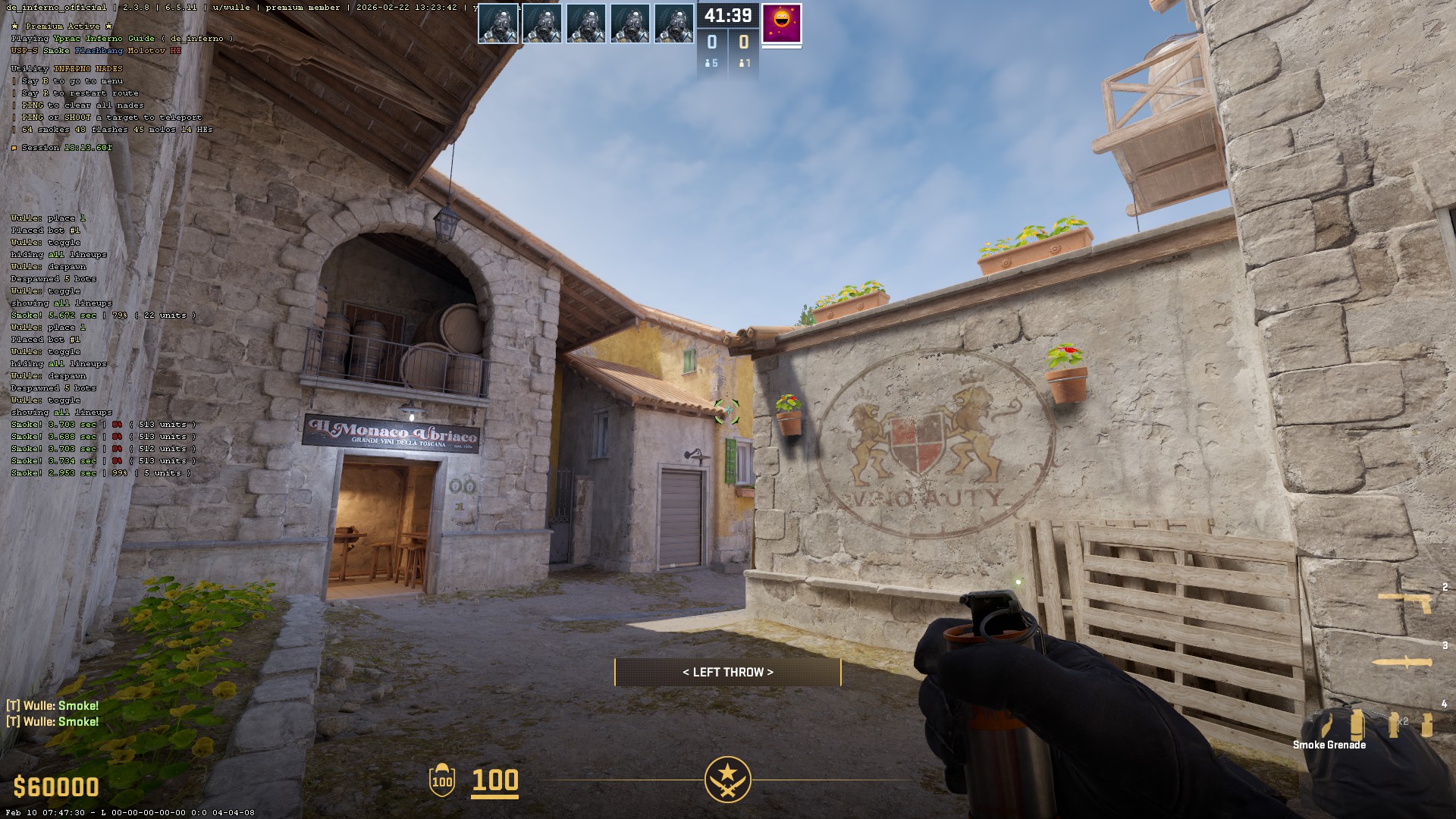
Task: Click the T alive-players icon showing 1
Action: pos(744,64)
